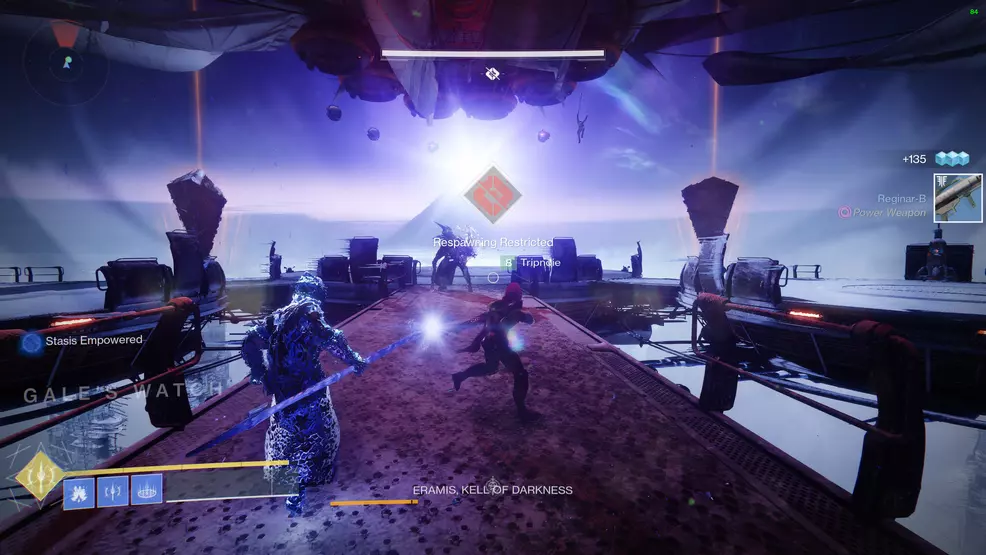Select the red diamond boss objective marker

(492, 196)
